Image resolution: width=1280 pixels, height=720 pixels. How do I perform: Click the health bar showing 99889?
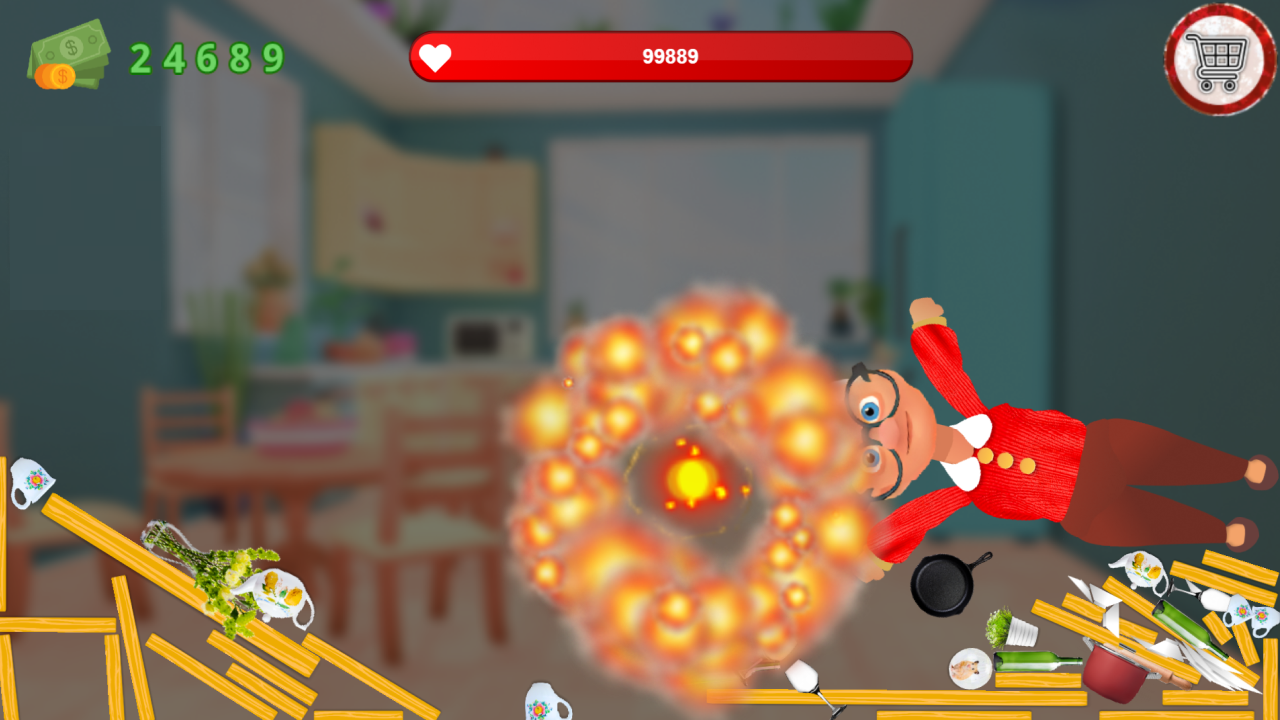point(660,57)
